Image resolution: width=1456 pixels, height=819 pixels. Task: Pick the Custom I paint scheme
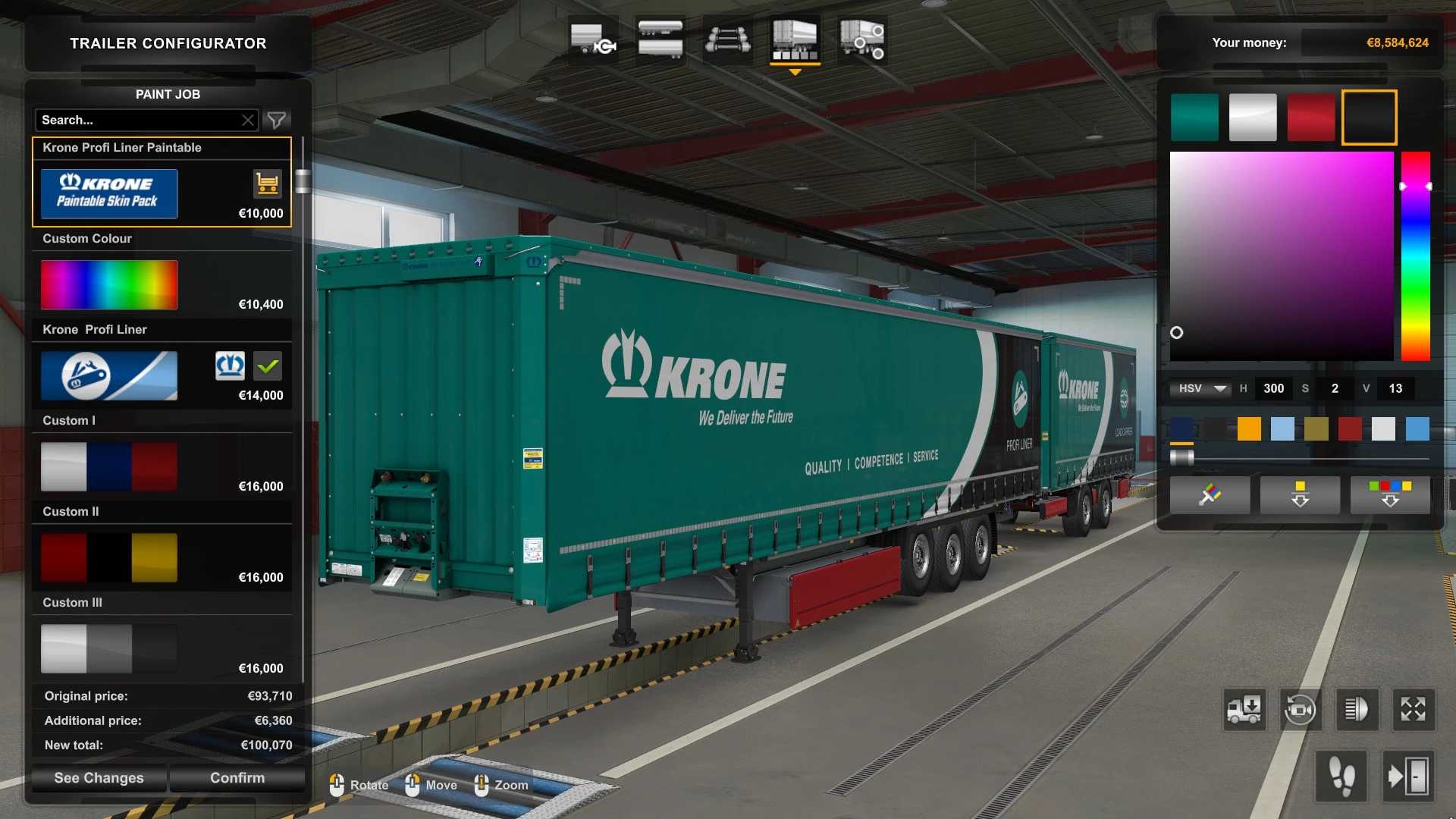[x=109, y=466]
